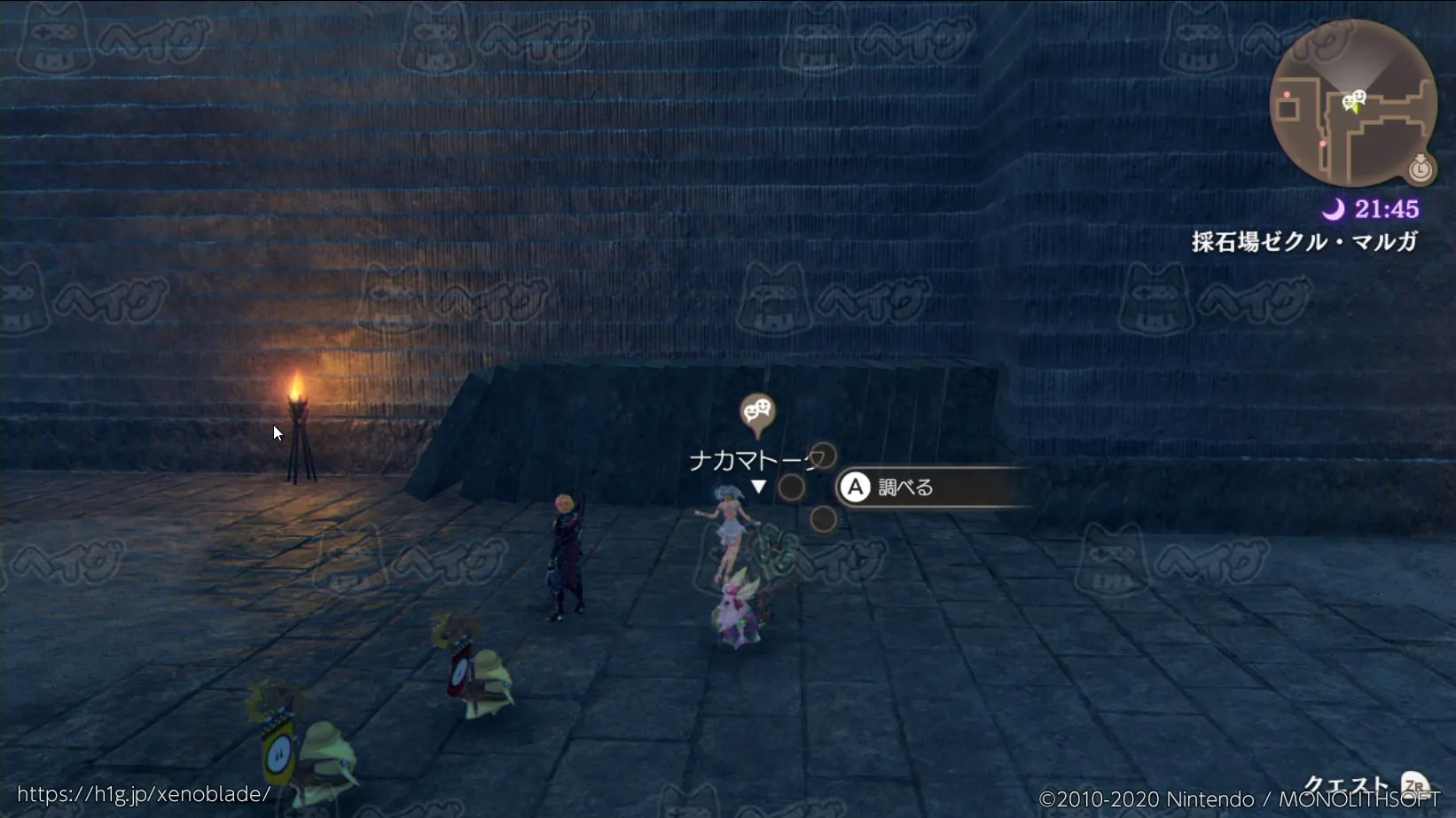1456x818 pixels.
Task: Click the stopwatch icon beside the minimap
Action: 1421,167
